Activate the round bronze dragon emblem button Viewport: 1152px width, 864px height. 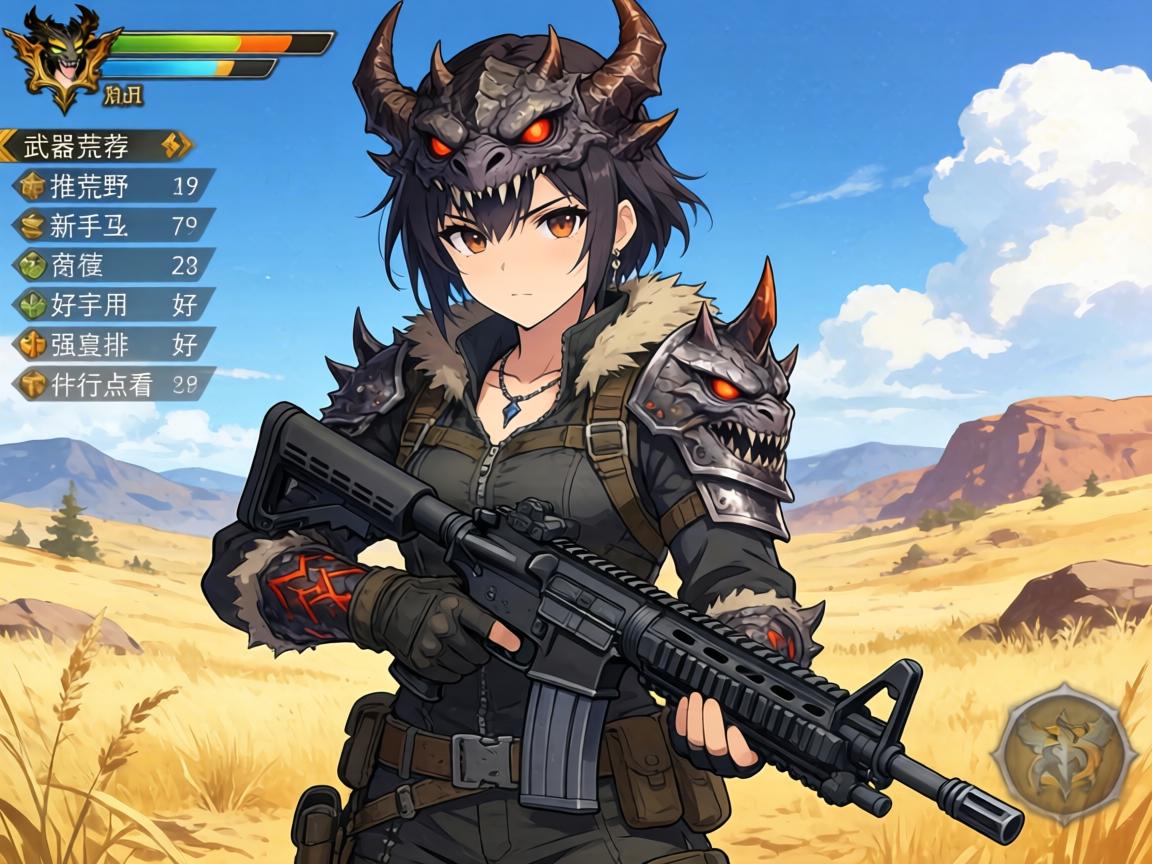pyautogui.click(x=1068, y=753)
